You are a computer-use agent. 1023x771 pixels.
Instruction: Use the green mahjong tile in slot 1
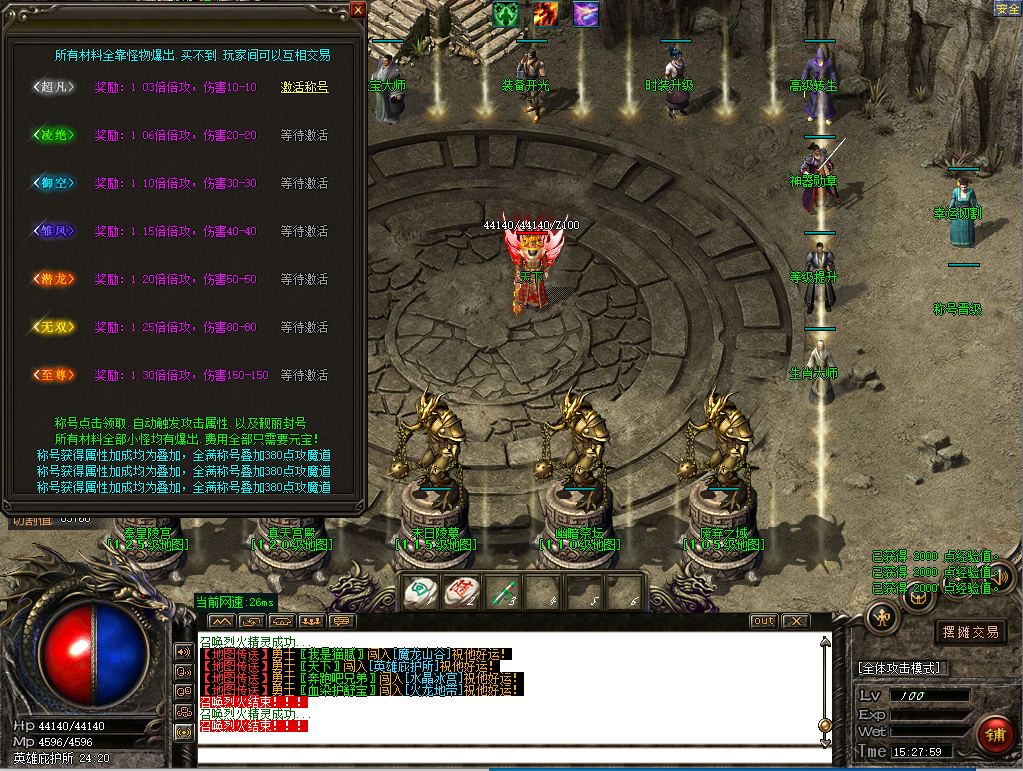[x=420, y=592]
